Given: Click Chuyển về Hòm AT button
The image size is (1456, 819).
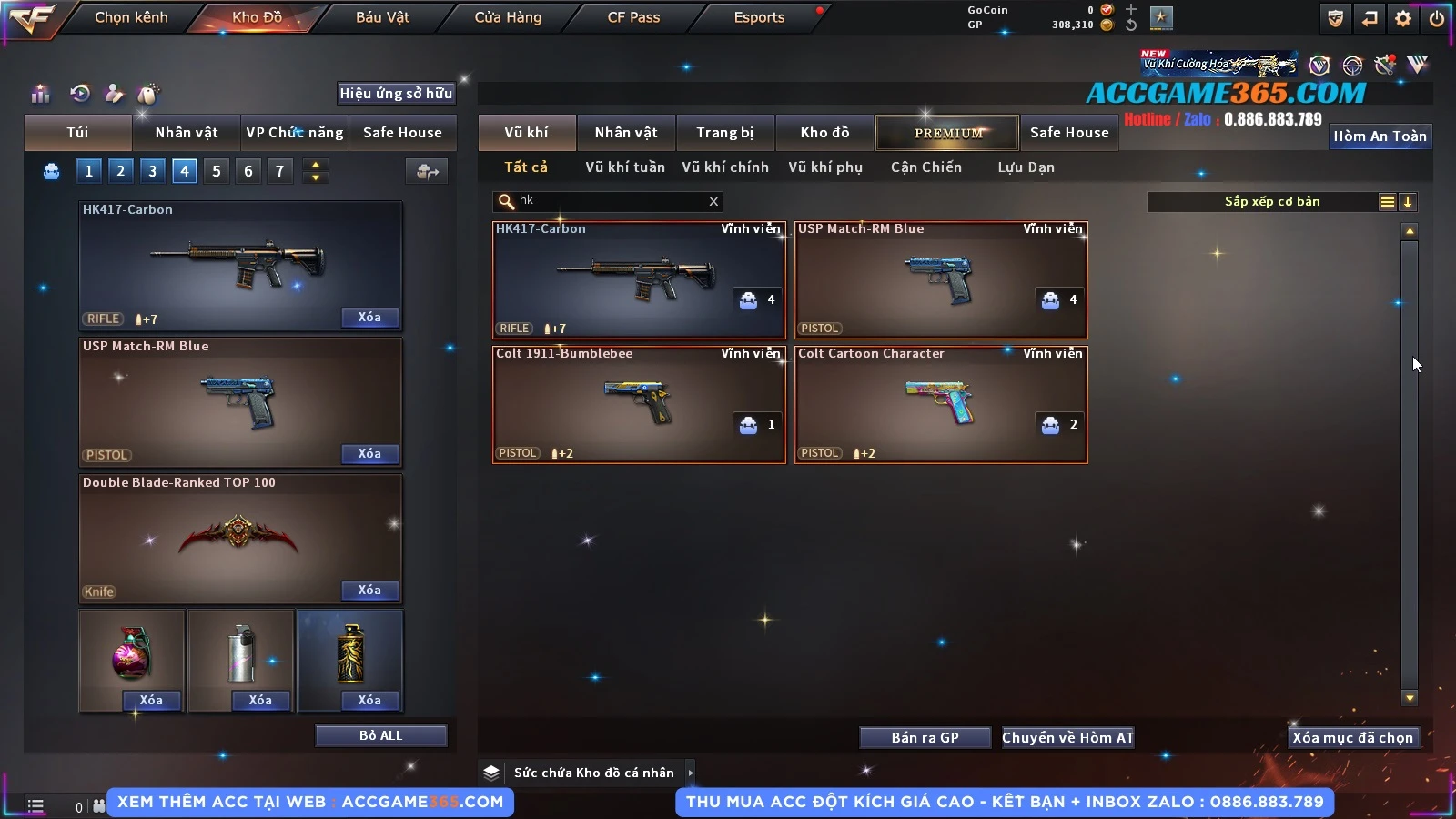Looking at the screenshot, I should coord(1067,738).
